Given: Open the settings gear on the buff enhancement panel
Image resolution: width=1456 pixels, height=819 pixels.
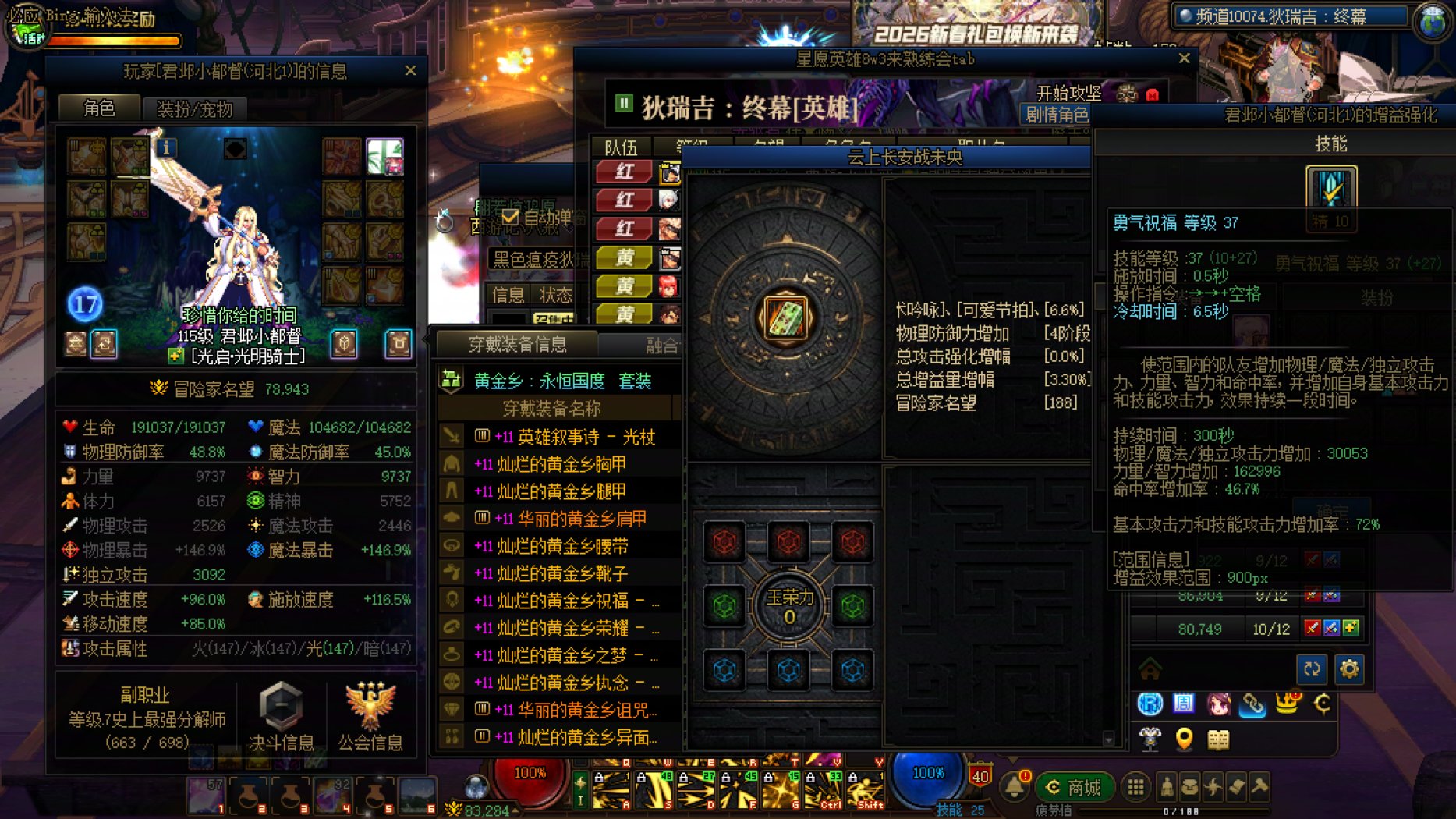Looking at the screenshot, I should tap(1349, 668).
